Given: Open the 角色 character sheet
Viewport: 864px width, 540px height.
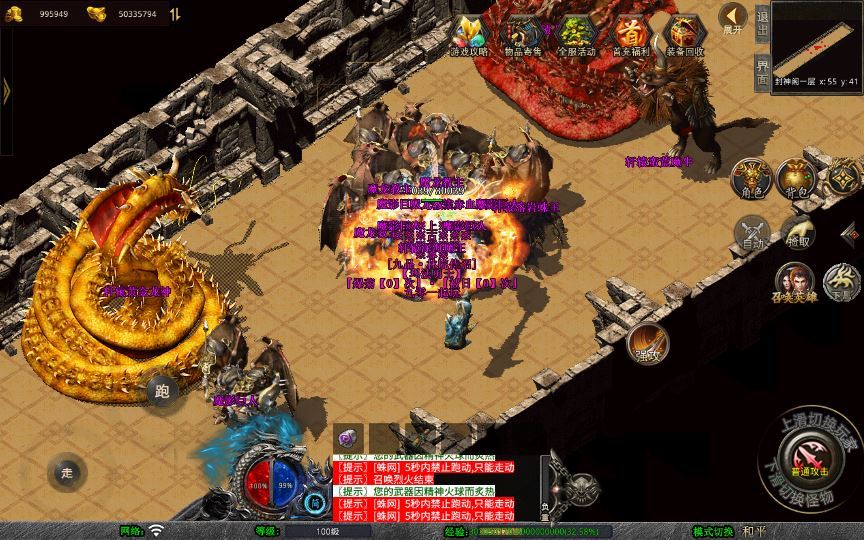Looking at the screenshot, I should click(x=751, y=178).
